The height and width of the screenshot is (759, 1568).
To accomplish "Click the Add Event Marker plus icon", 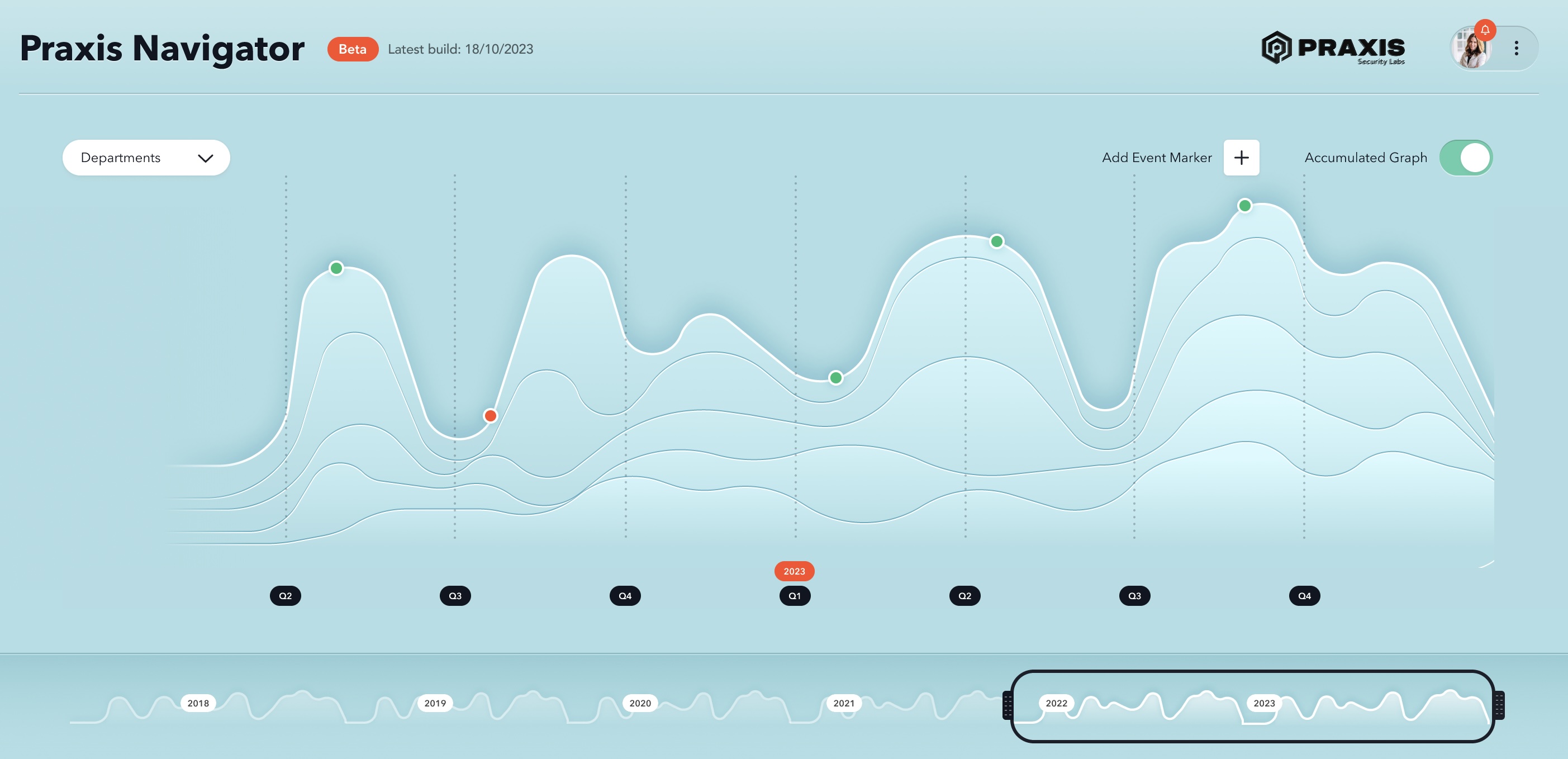I will pos(1241,157).
